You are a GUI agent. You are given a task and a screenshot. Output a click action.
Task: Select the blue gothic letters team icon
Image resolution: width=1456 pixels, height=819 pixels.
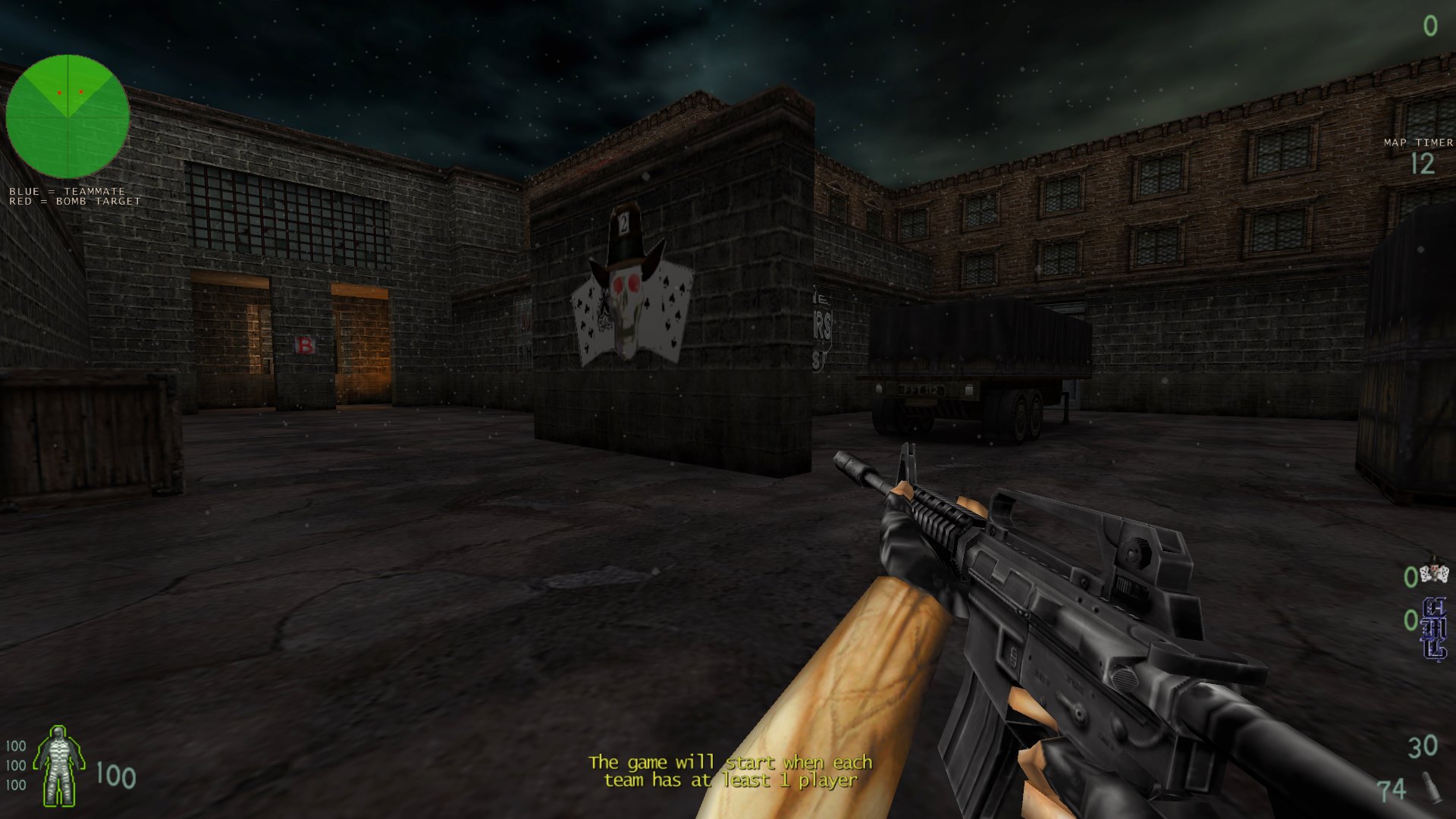point(1434,629)
